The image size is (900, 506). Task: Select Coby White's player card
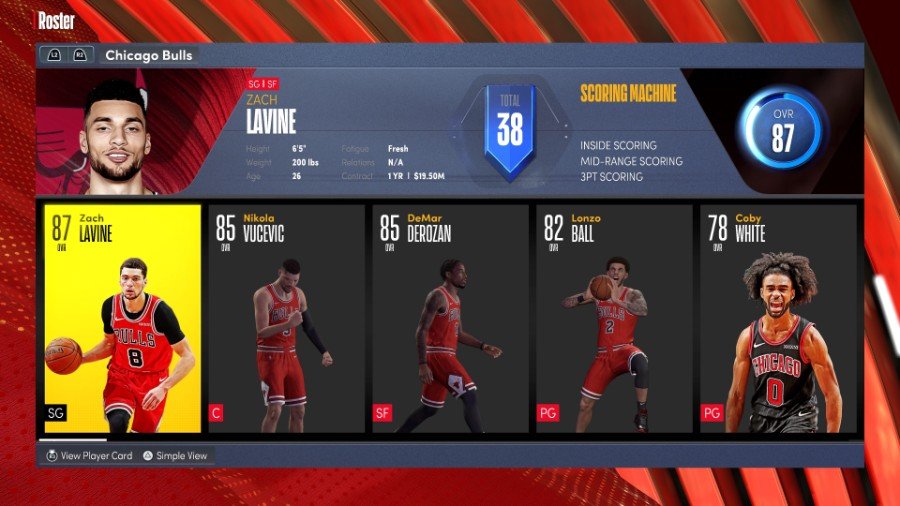pyautogui.click(x=777, y=318)
